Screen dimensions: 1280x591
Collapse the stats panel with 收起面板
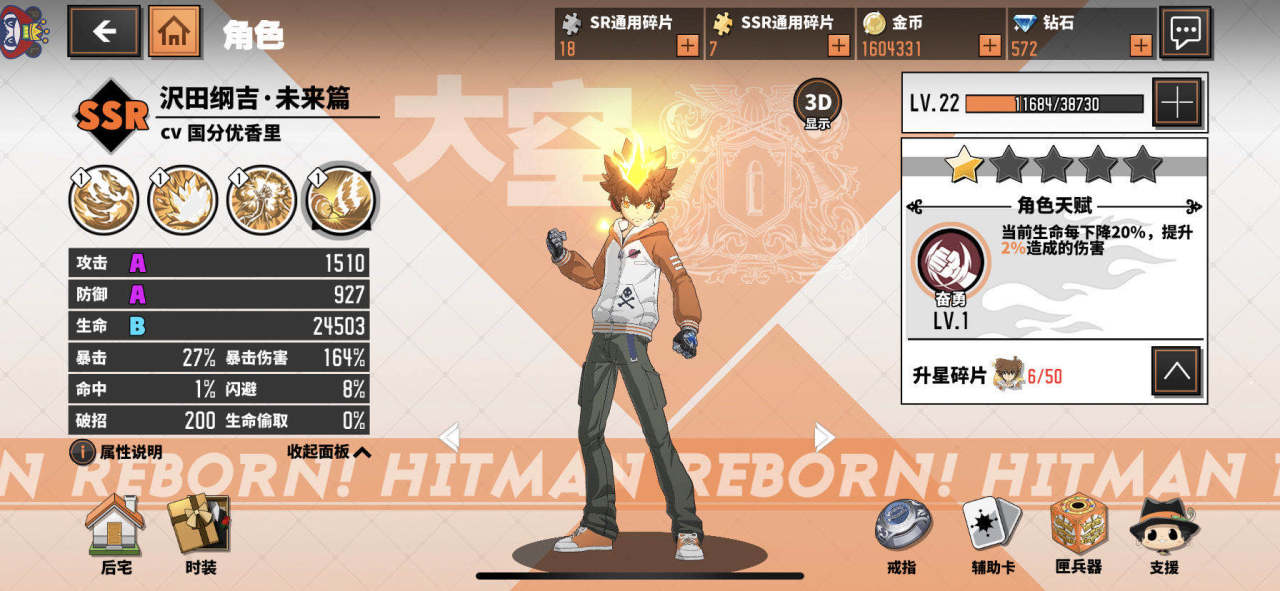point(329,452)
